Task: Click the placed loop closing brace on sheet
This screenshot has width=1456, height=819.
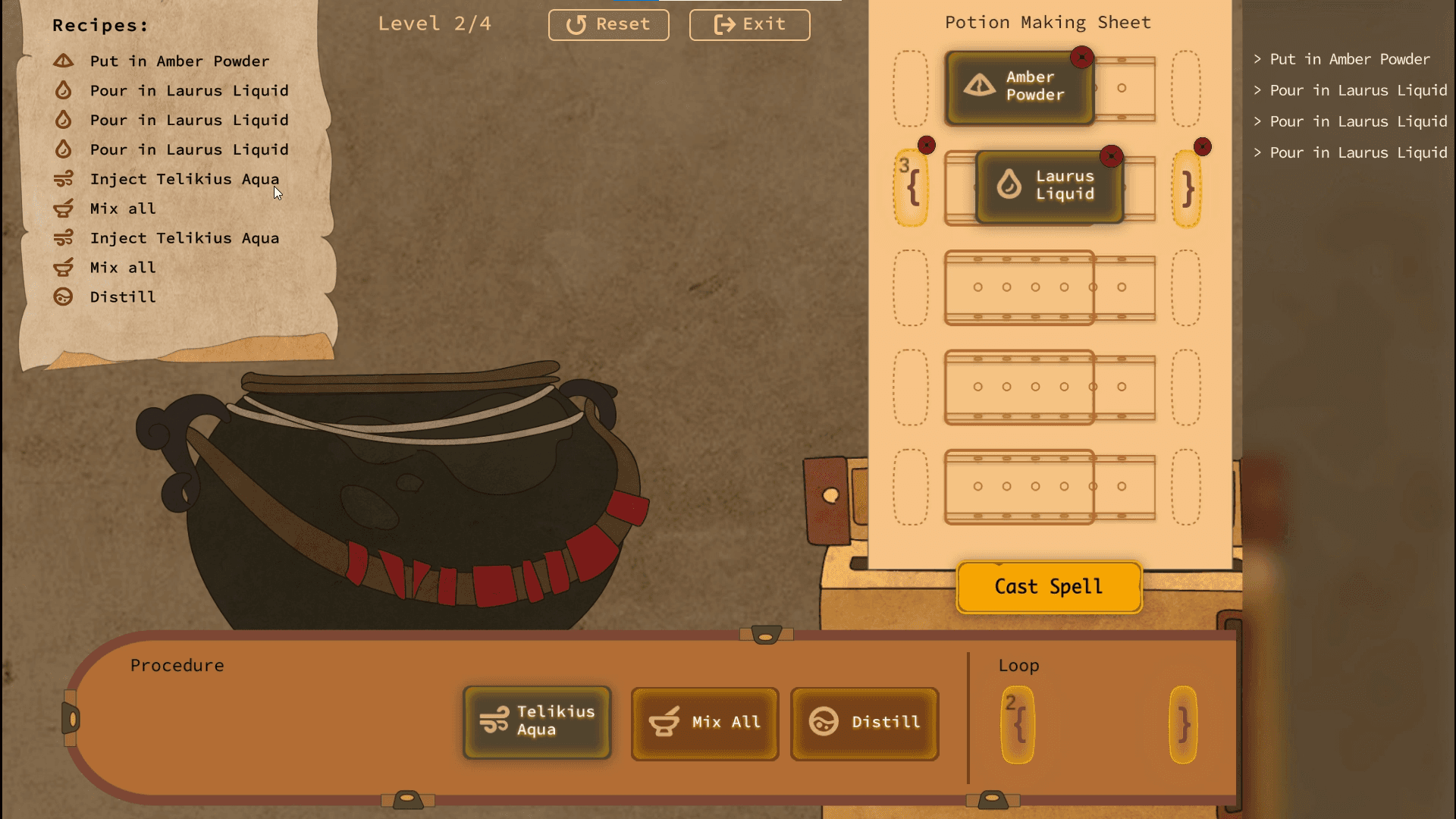Action: click(1187, 190)
